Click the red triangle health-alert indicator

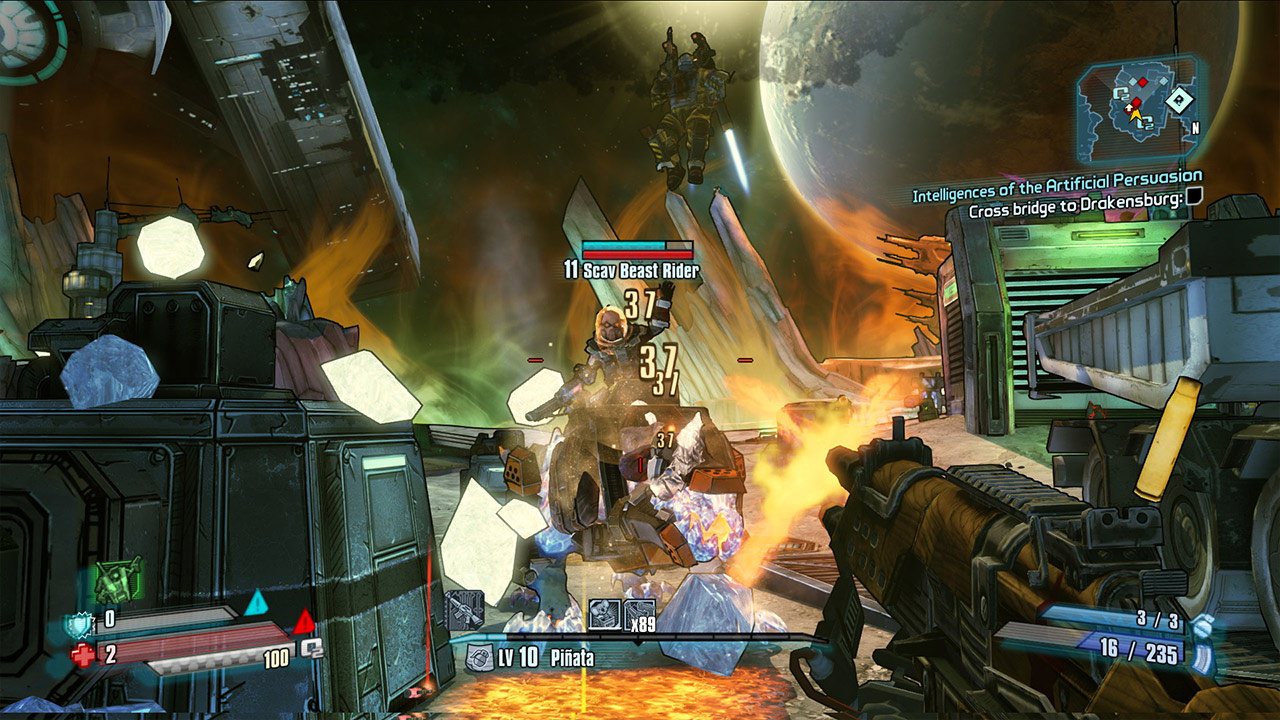tap(305, 622)
